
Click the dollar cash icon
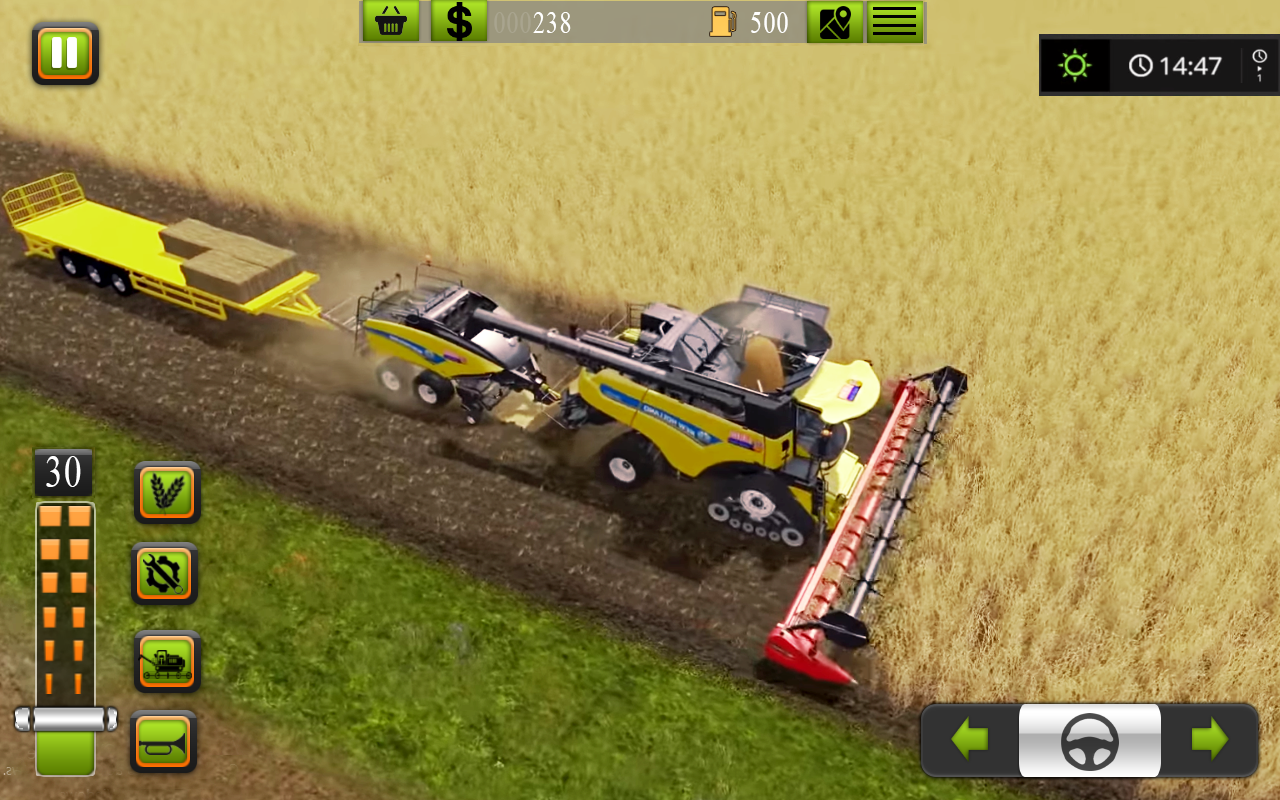[x=460, y=20]
